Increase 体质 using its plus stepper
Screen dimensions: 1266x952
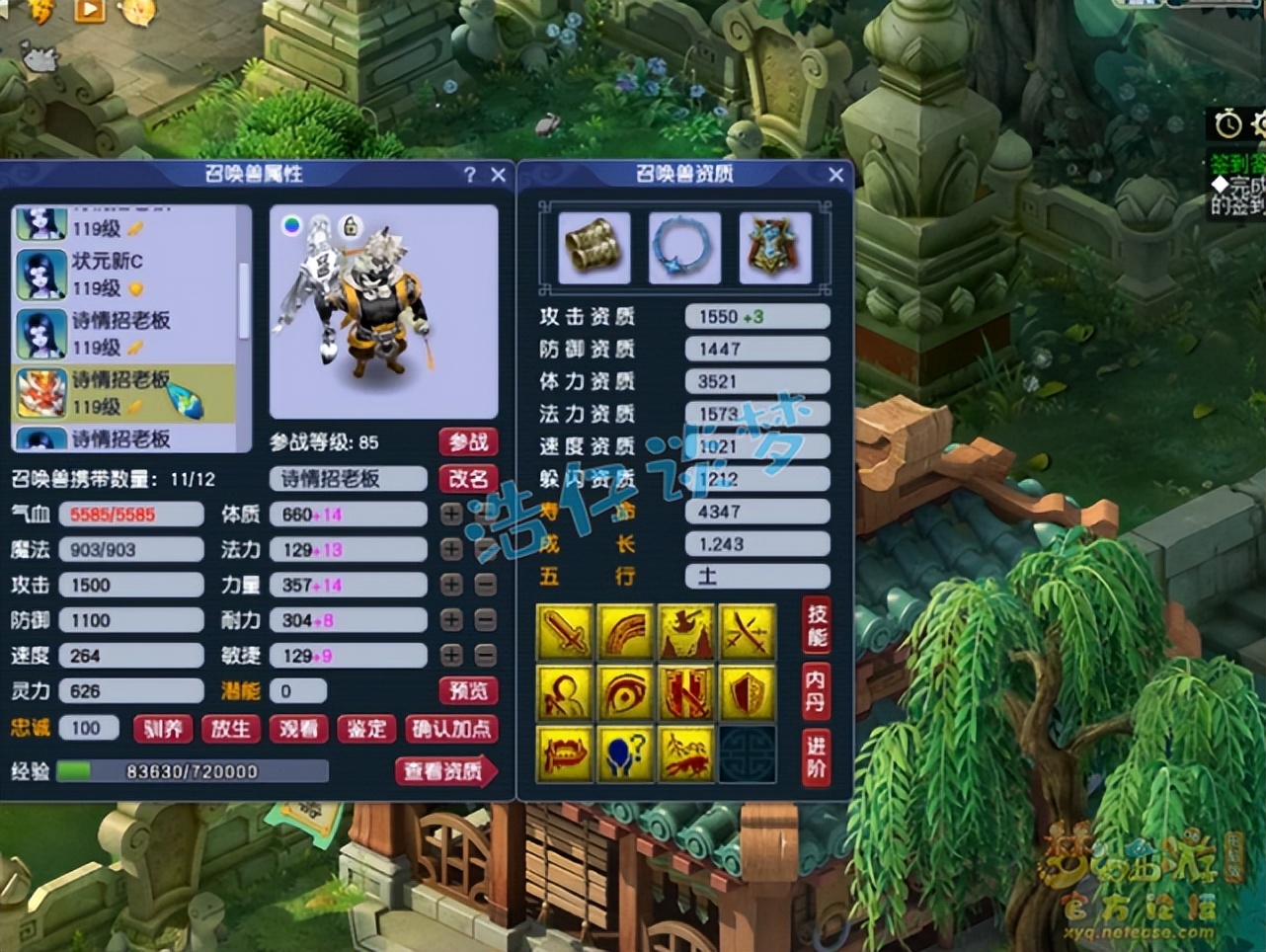point(449,514)
